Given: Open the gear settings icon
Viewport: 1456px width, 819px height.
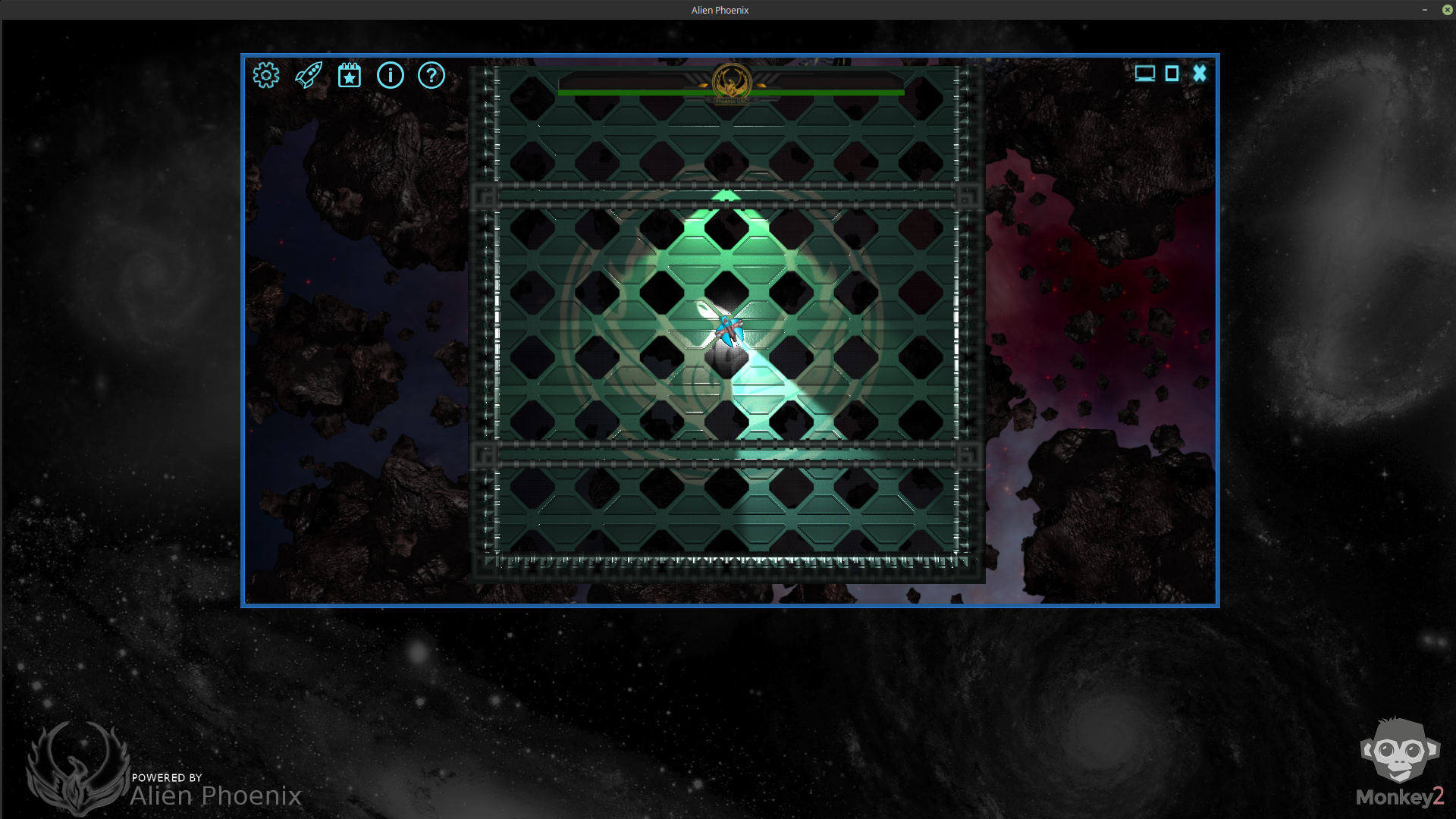Looking at the screenshot, I should tap(266, 75).
